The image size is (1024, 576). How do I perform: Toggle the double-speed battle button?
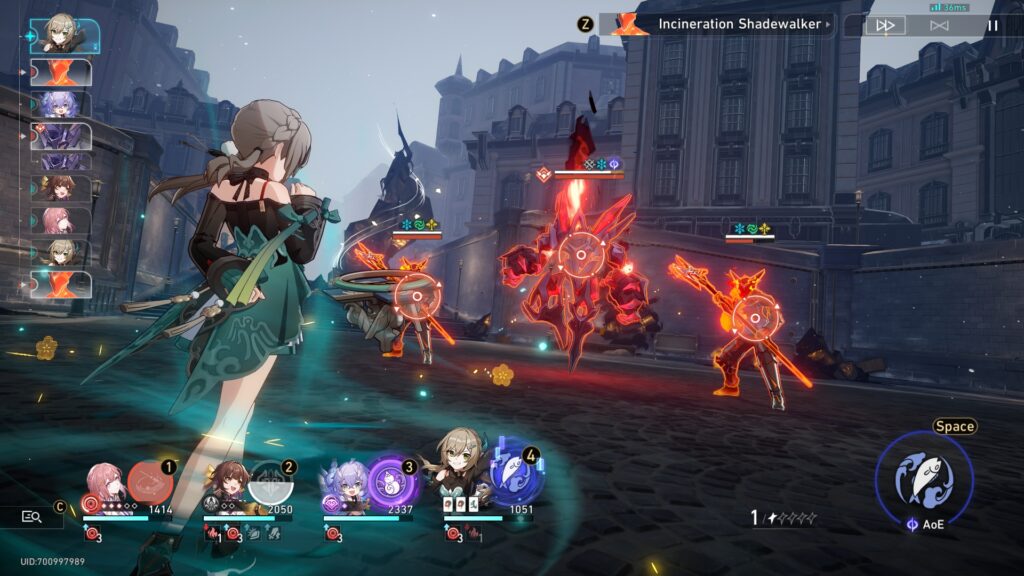coord(885,25)
